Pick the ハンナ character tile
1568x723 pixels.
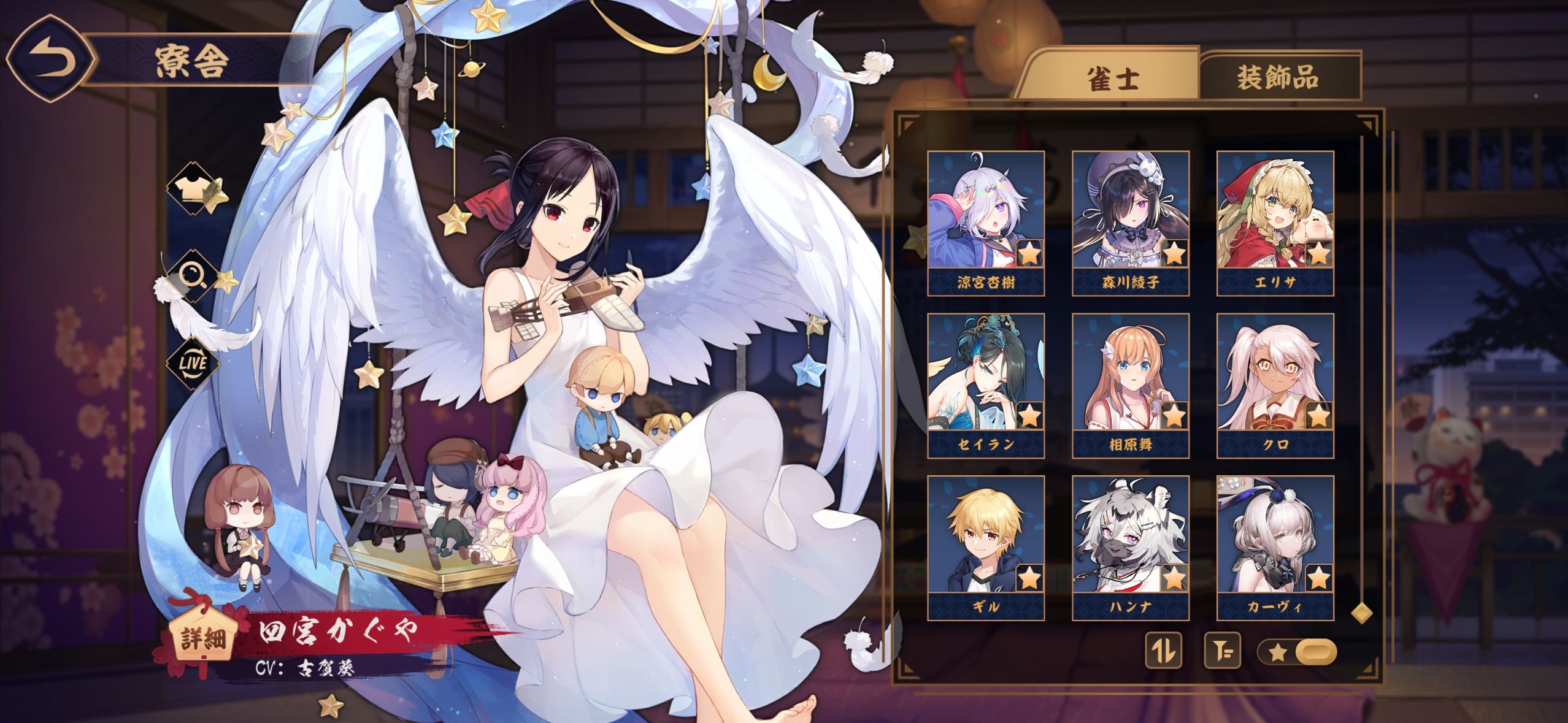[x=1130, y=548]
